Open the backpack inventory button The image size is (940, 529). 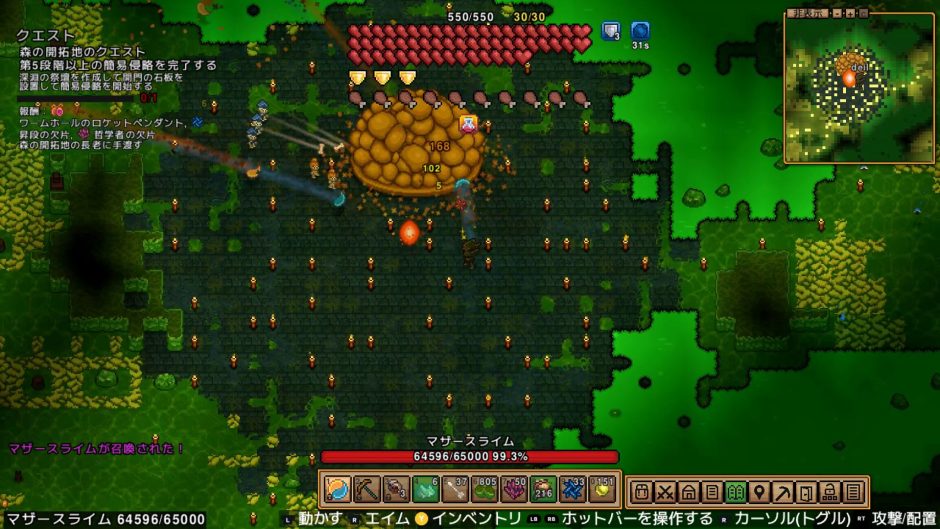click(641, 492)
